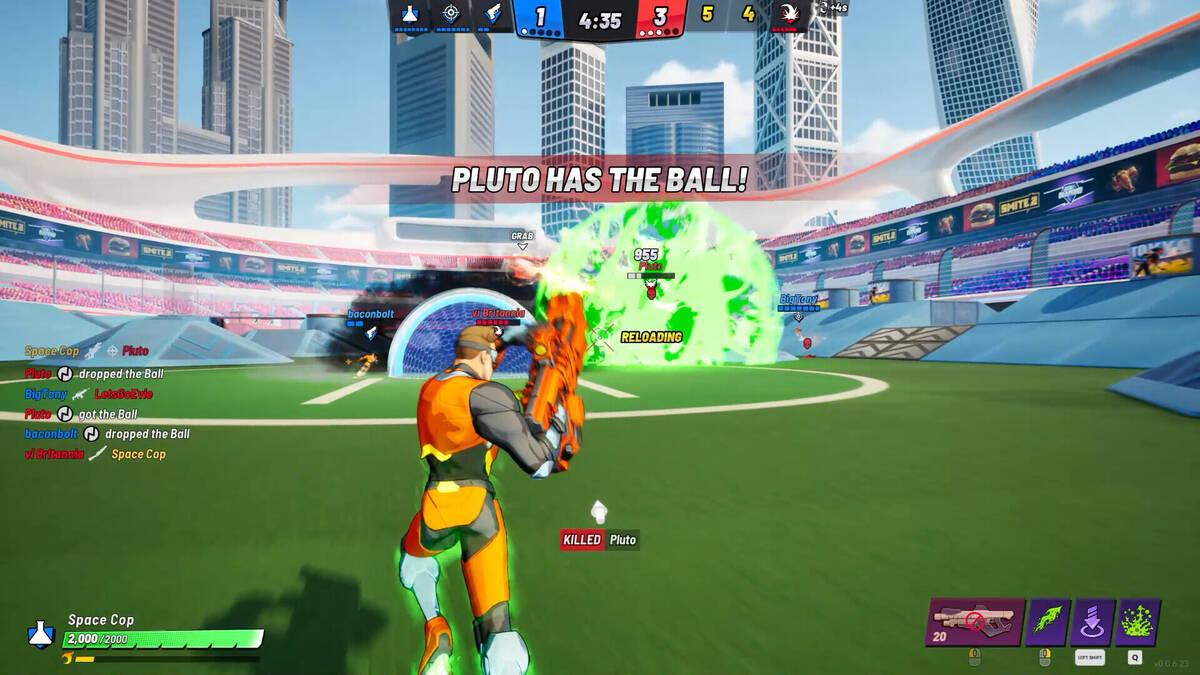Select the crosshair teammate icon in the top bar
The height and width of the screenshot is (675, 1200).
click(452, 14)
